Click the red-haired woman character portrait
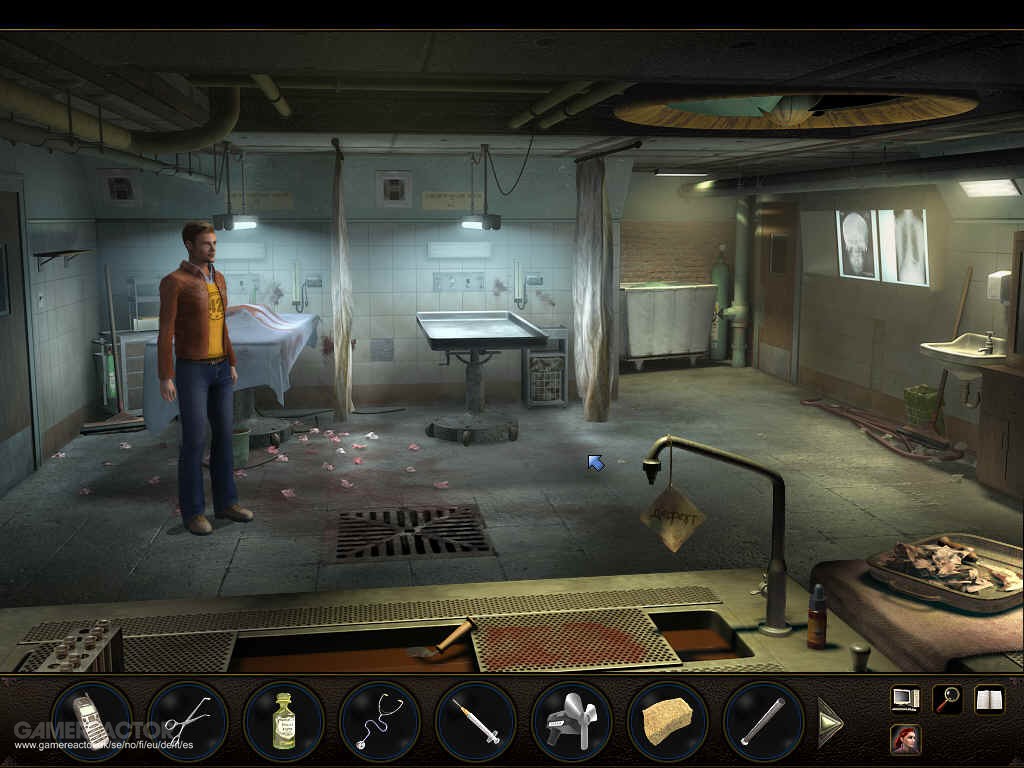 [905, 740]
